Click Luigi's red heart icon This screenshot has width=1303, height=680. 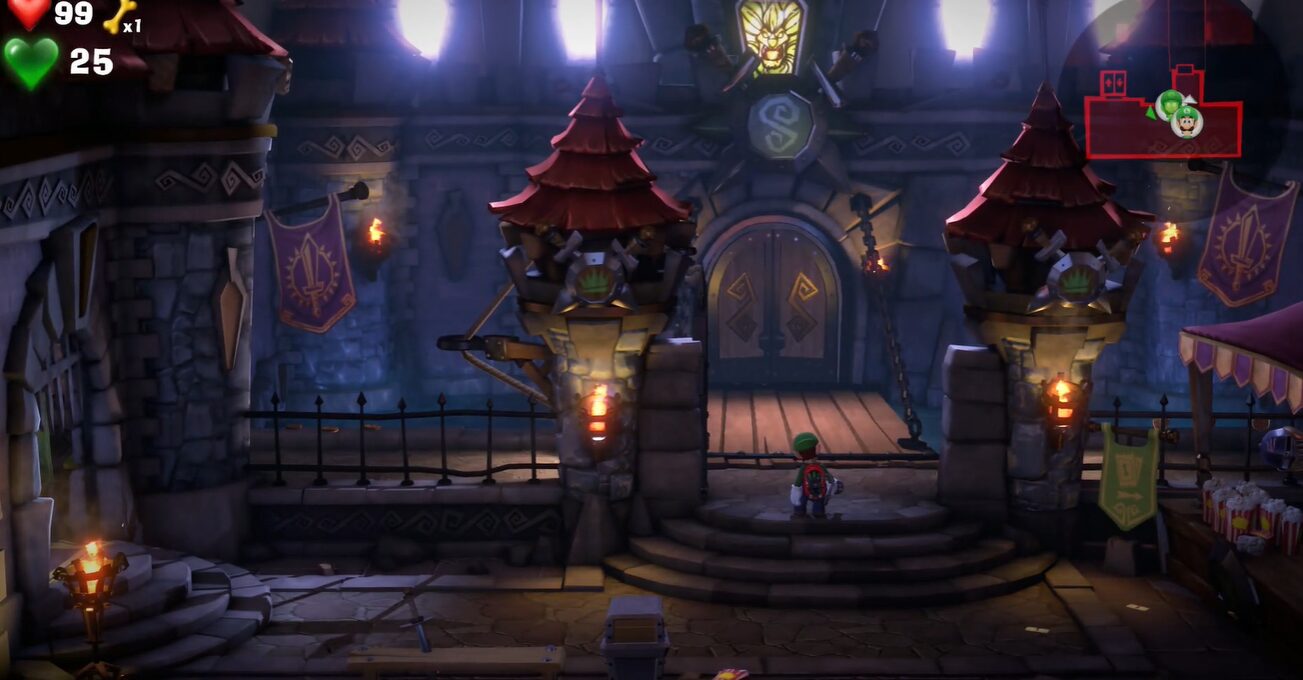(x=29, y=13)
